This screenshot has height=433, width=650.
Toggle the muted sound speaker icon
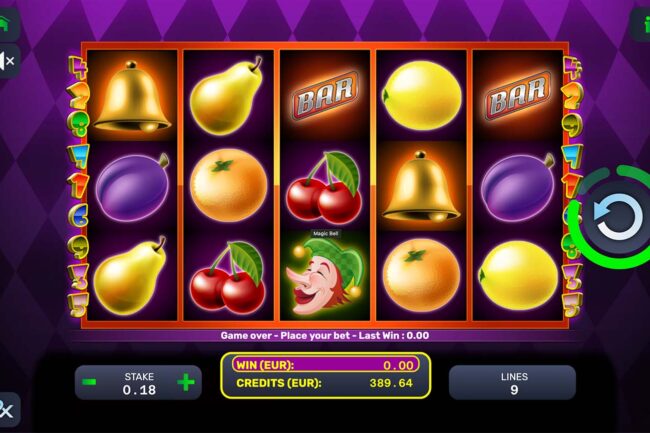pos(7,61)
